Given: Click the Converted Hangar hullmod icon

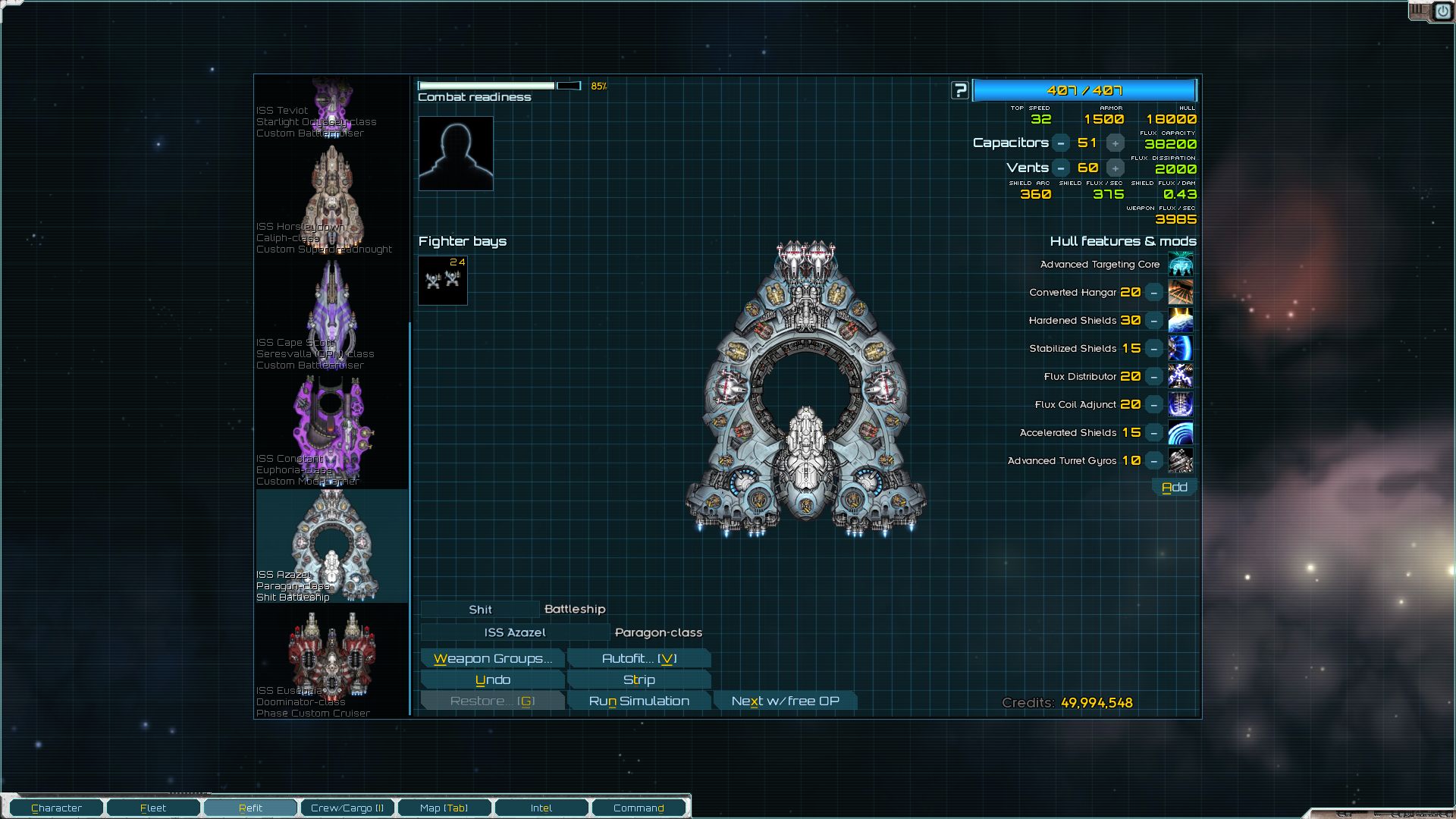Looking at the screenshot, I should point(1181,292).
